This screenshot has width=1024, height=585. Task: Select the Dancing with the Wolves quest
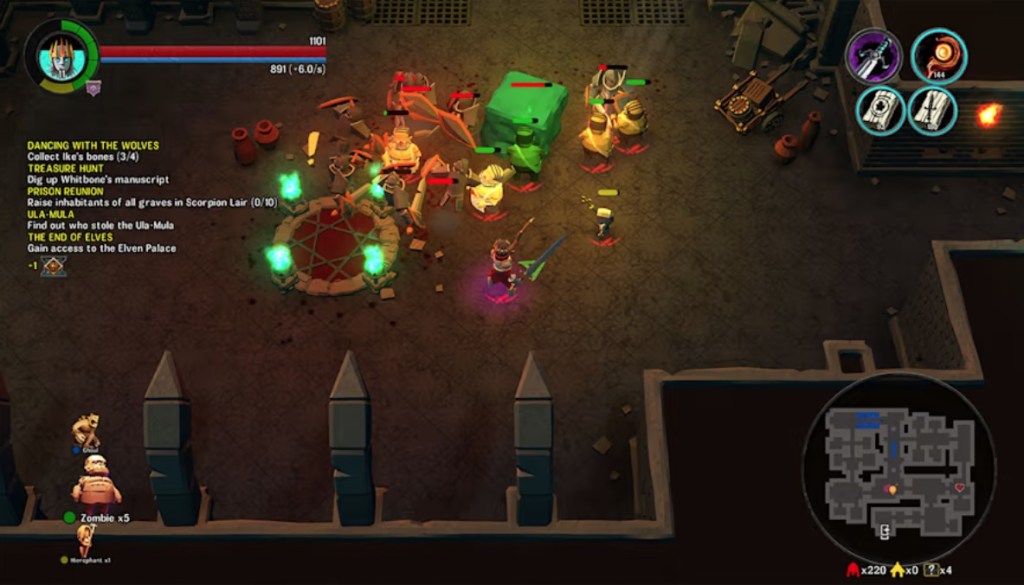tap(93, 146)
